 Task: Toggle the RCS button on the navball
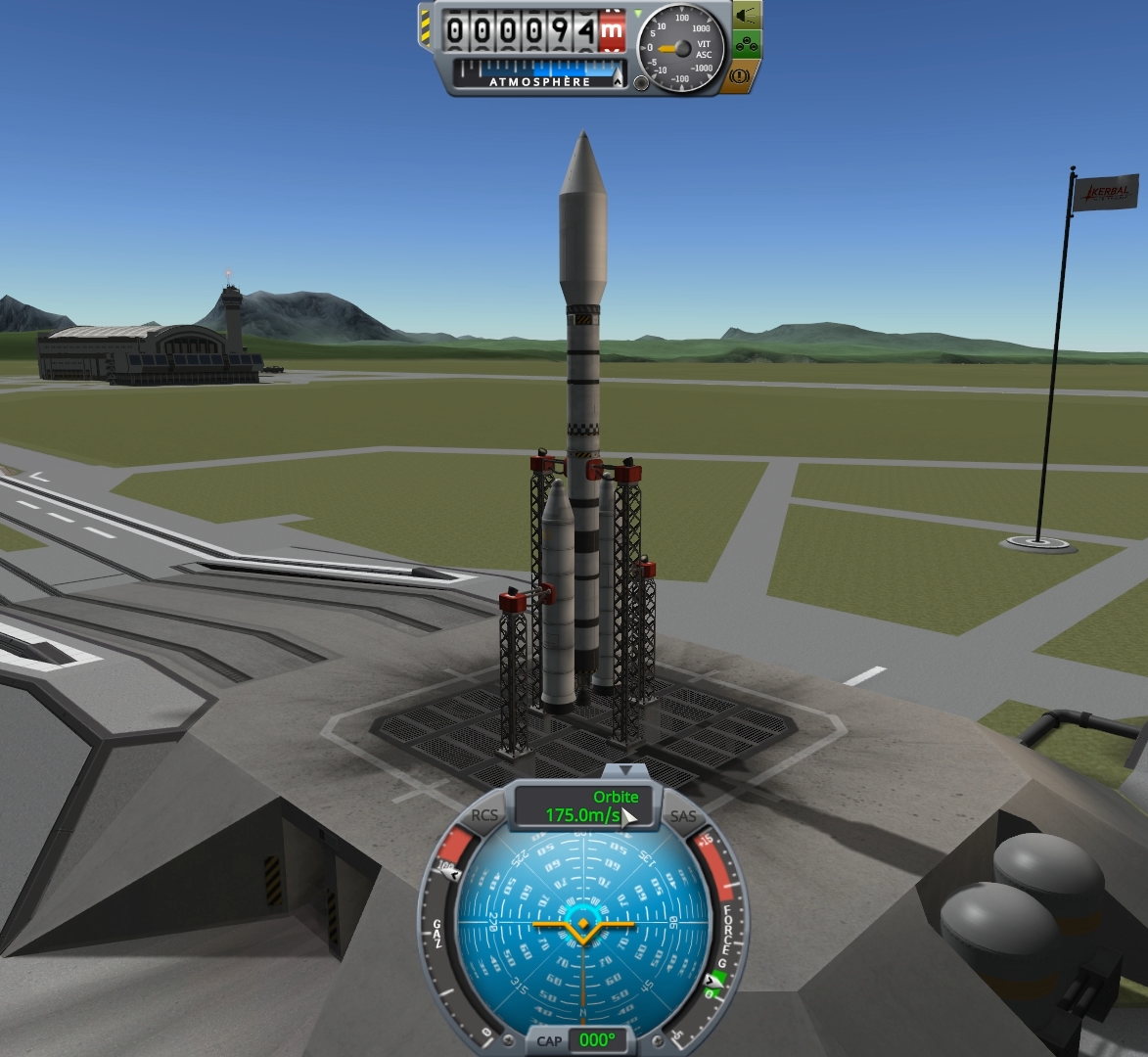tap(484, 815)
